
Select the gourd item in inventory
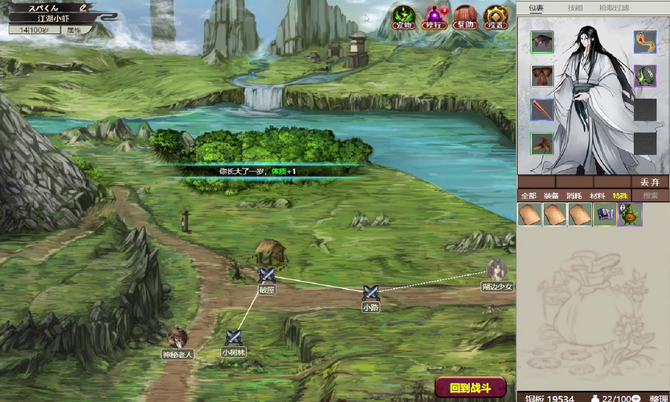pos(630,214)
